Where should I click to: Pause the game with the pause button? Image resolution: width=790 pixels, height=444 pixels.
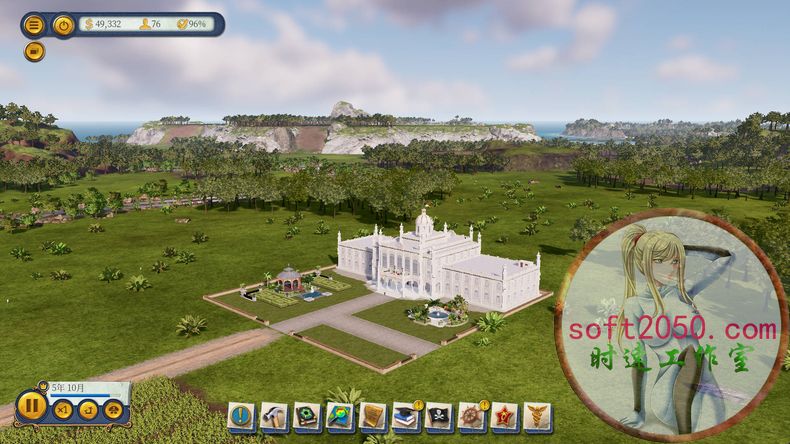pyautogui.click(x=31, y=406)
